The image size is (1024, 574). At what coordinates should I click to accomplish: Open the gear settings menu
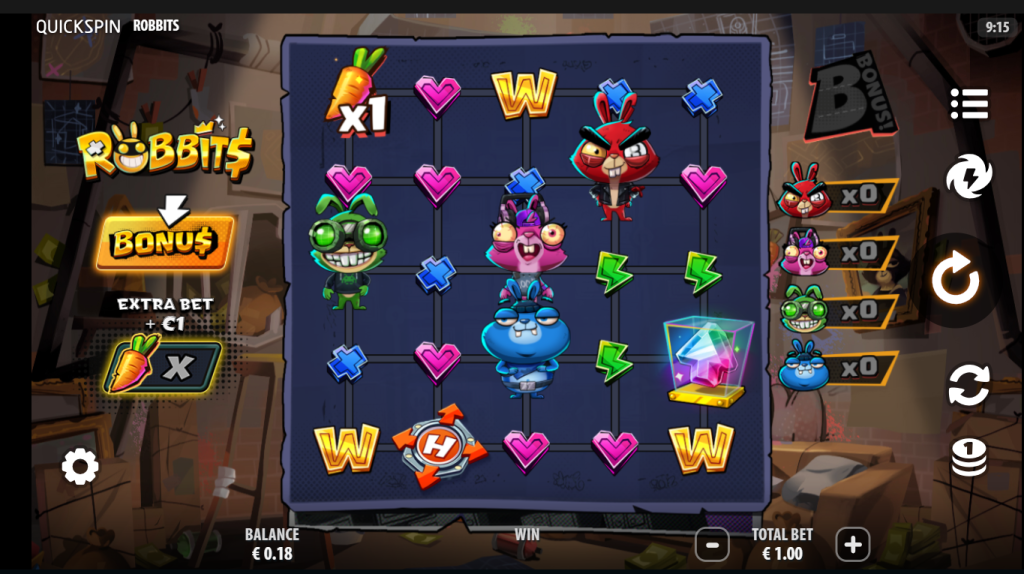[x=80, y=466]
